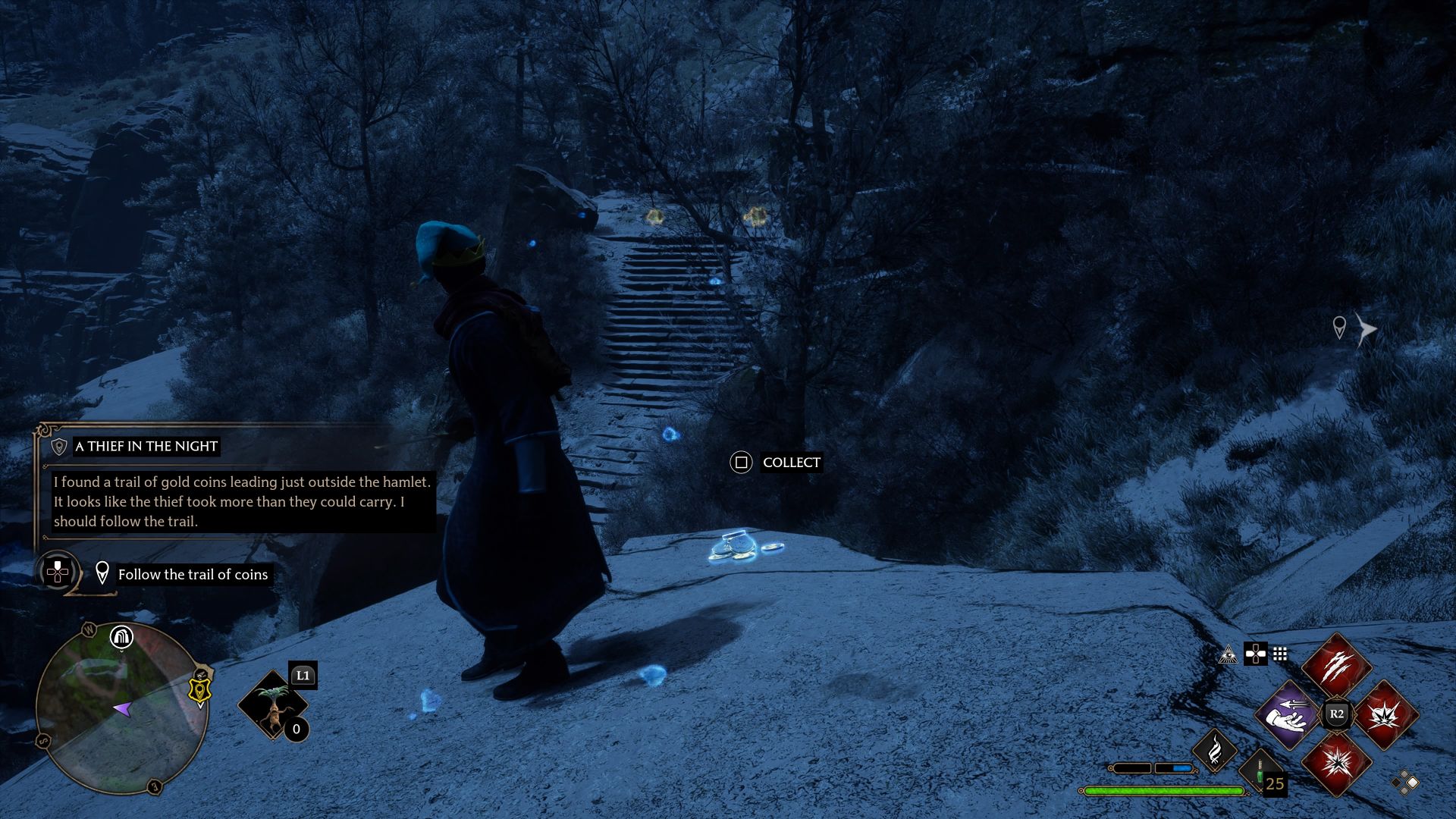The image size is (1456, 819).
Task: Switch spell set using four-diamond selector
Action: (x=1404, y=782)
